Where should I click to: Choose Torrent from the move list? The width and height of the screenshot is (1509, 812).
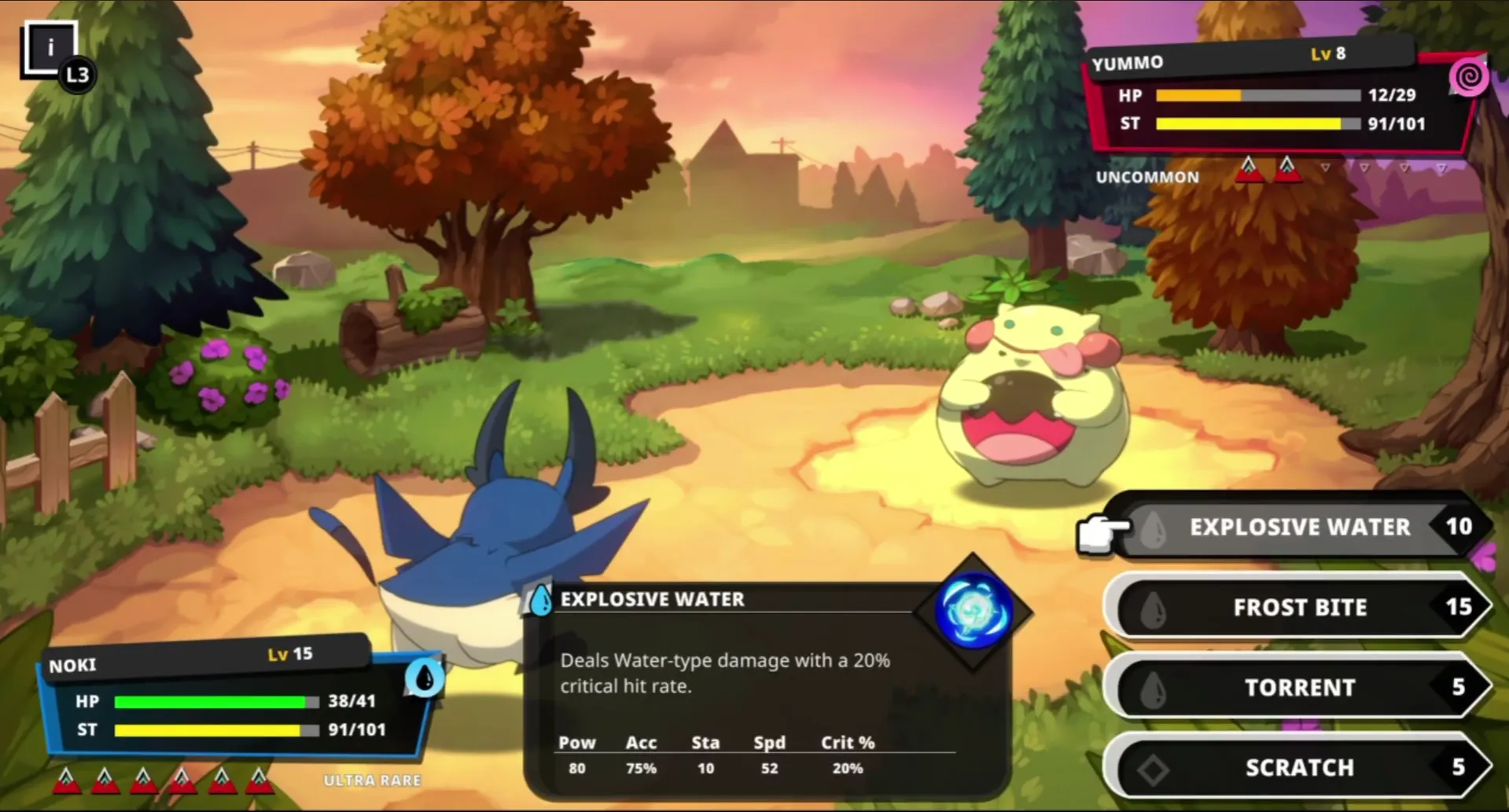1300,688
